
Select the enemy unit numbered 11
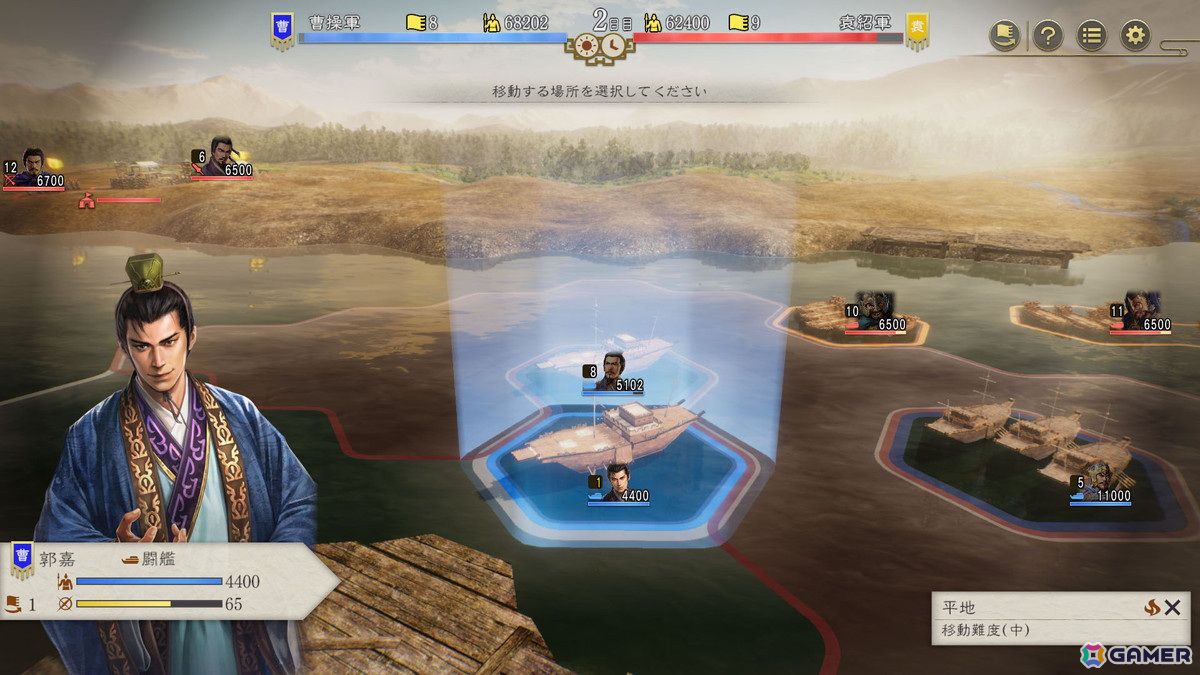pos(1139,313)
